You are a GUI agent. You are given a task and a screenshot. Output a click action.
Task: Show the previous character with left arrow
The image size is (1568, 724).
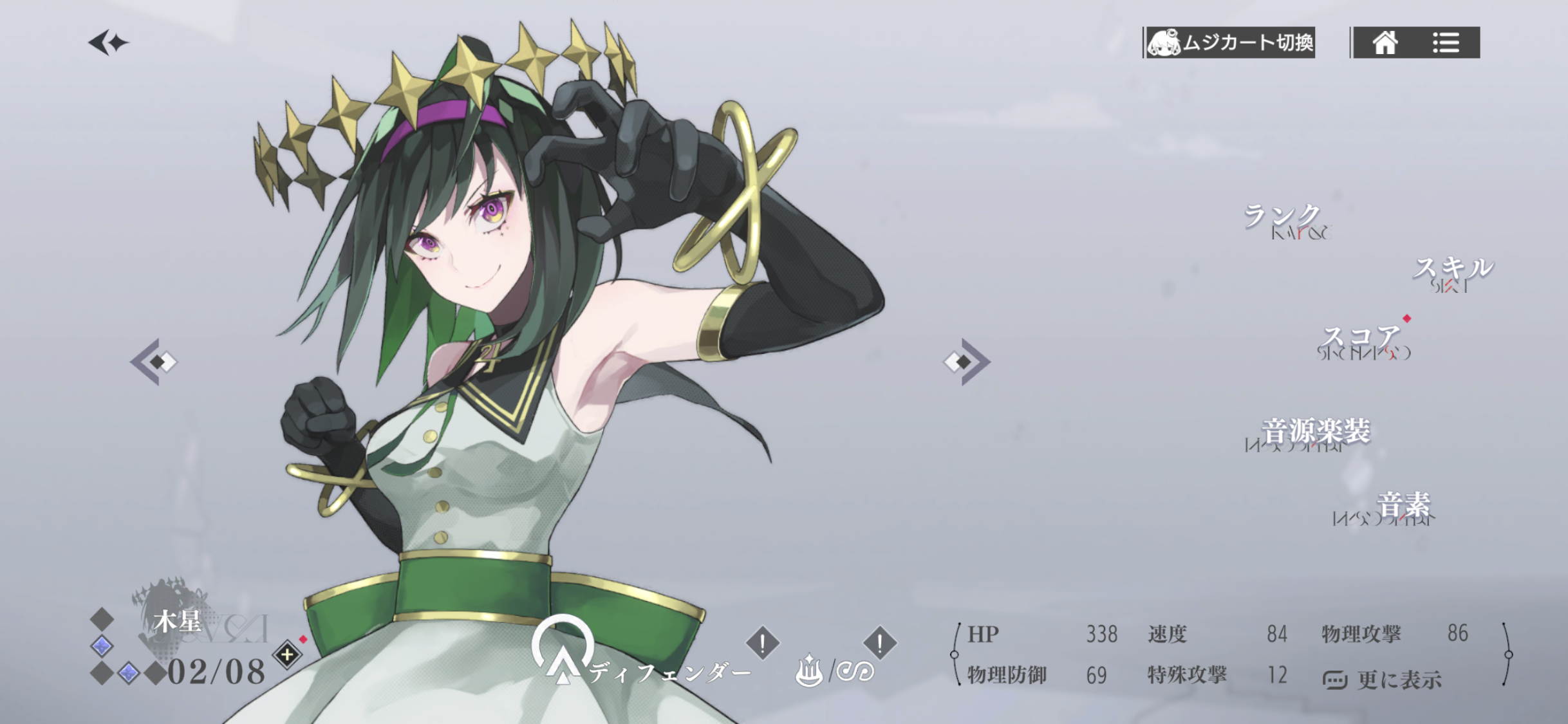click(x=154, y=362)
